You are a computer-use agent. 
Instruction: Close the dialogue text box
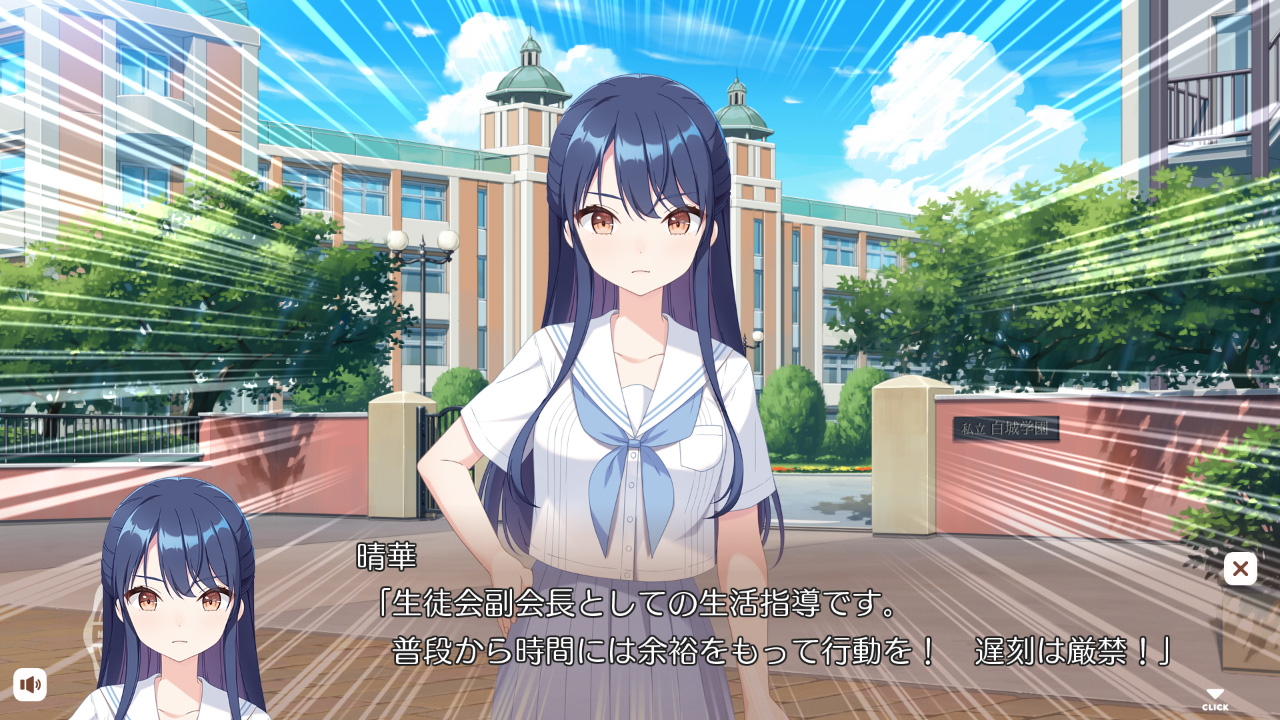pyautogui.click(x=1240, y=569)
